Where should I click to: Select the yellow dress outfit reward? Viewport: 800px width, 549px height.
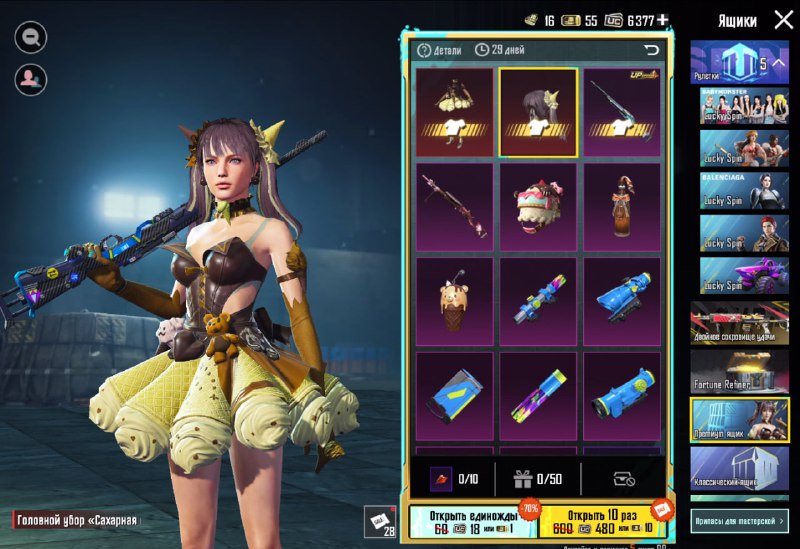[x=454, y=111]
